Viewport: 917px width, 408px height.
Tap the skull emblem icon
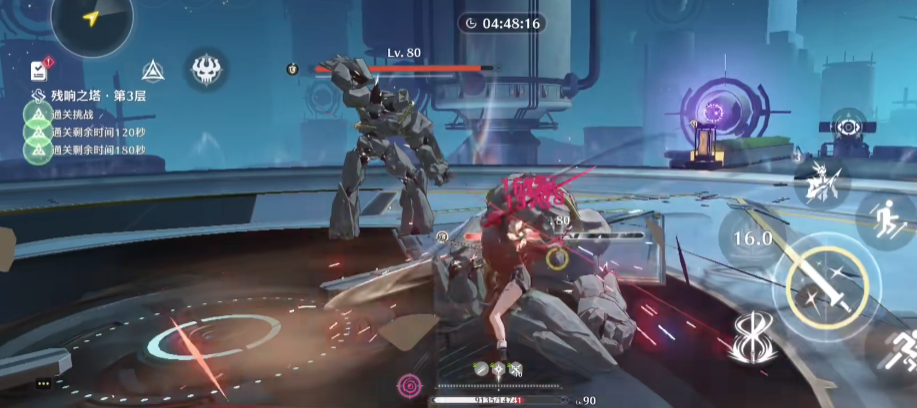pos(206,69)
